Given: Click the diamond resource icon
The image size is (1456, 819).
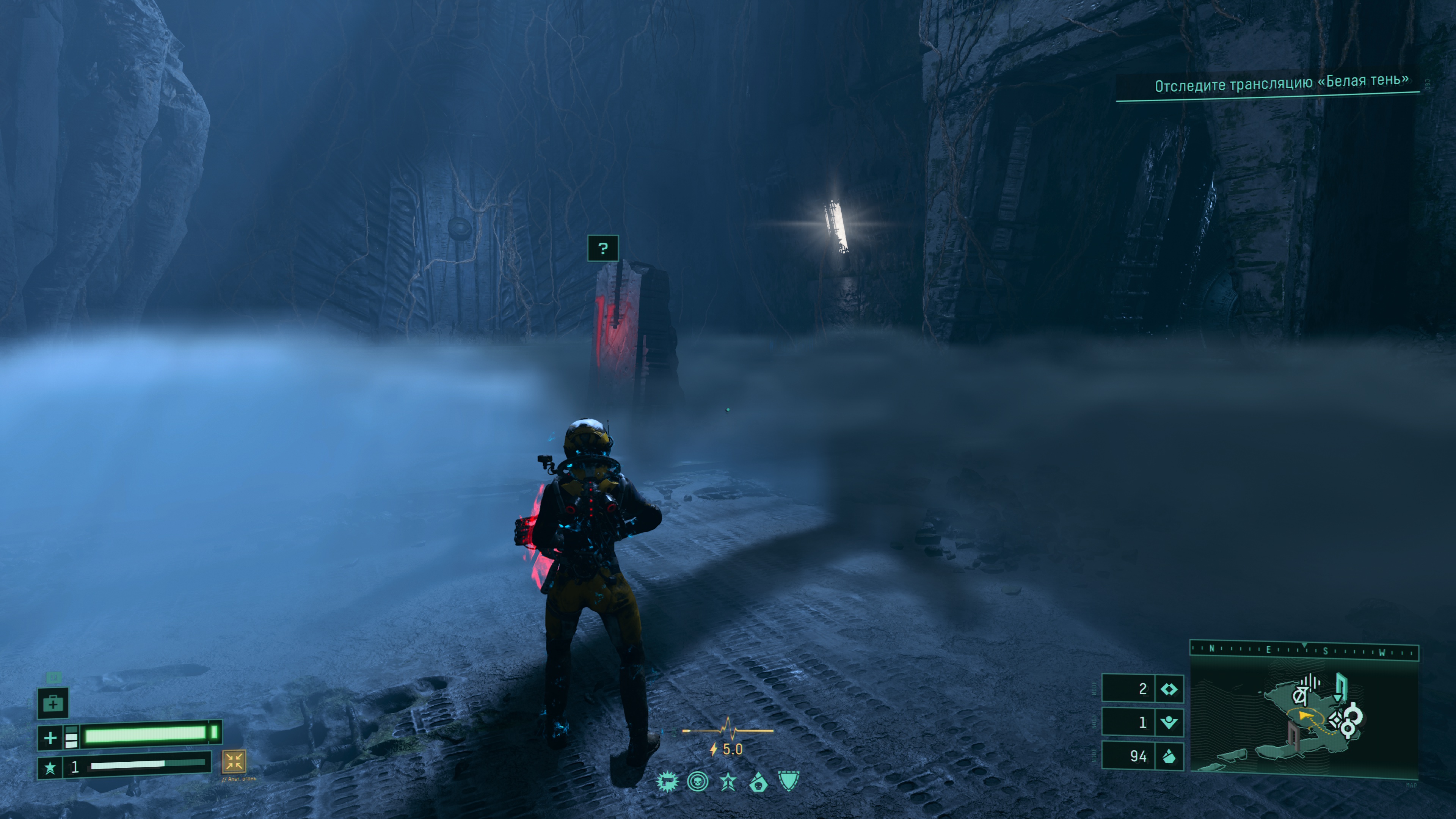Looking at the screenshot, I should 1168,689.
